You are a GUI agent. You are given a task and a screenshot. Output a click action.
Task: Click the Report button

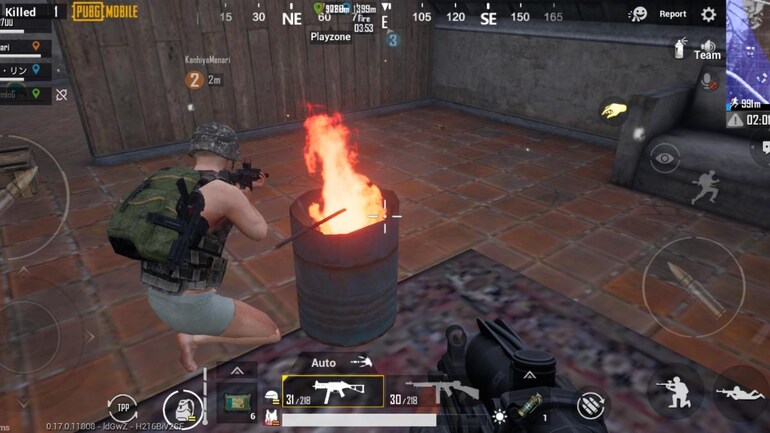click(672, 14)
